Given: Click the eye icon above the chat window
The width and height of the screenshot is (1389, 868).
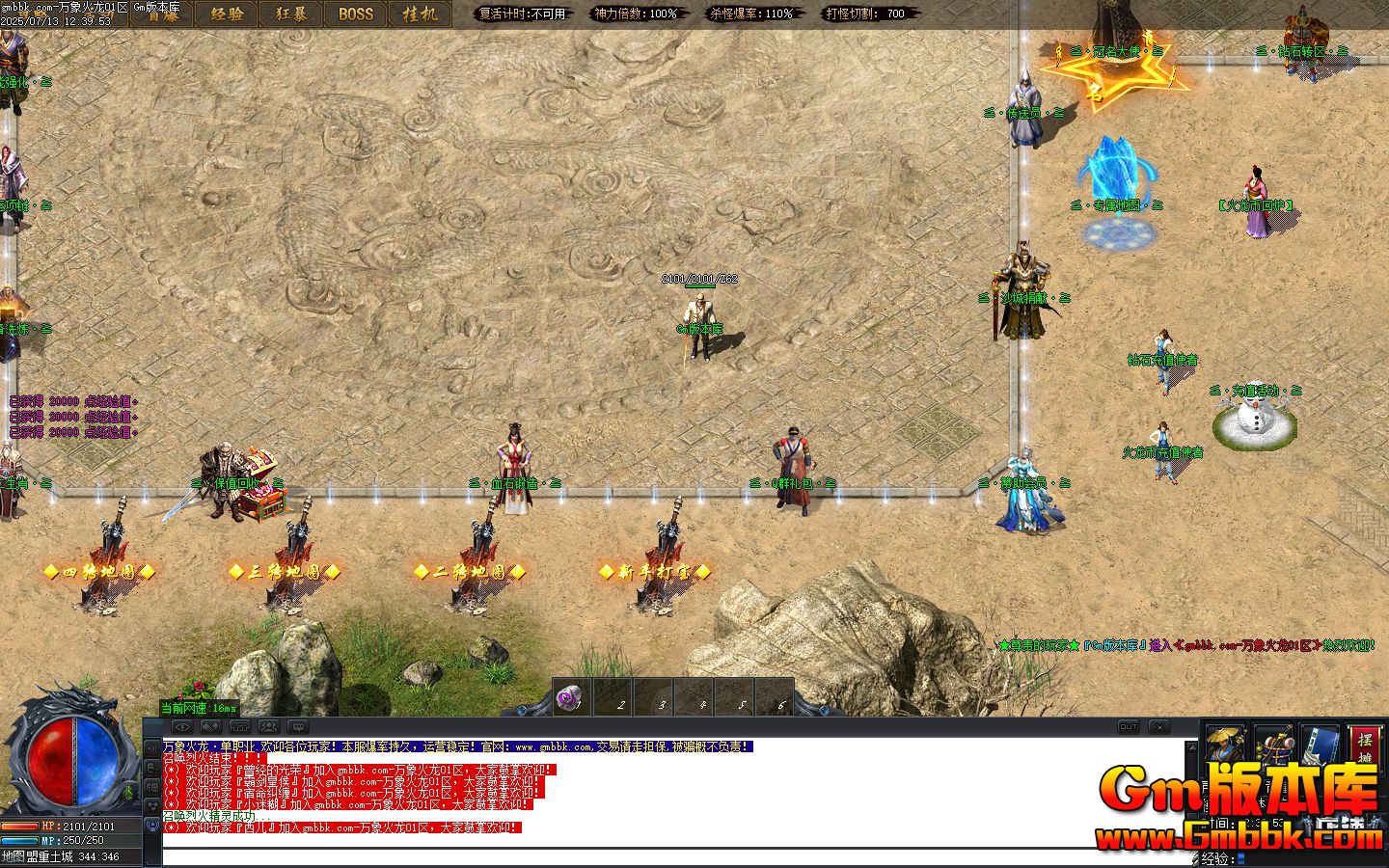Looking at the screenshot, I should 182,727.
